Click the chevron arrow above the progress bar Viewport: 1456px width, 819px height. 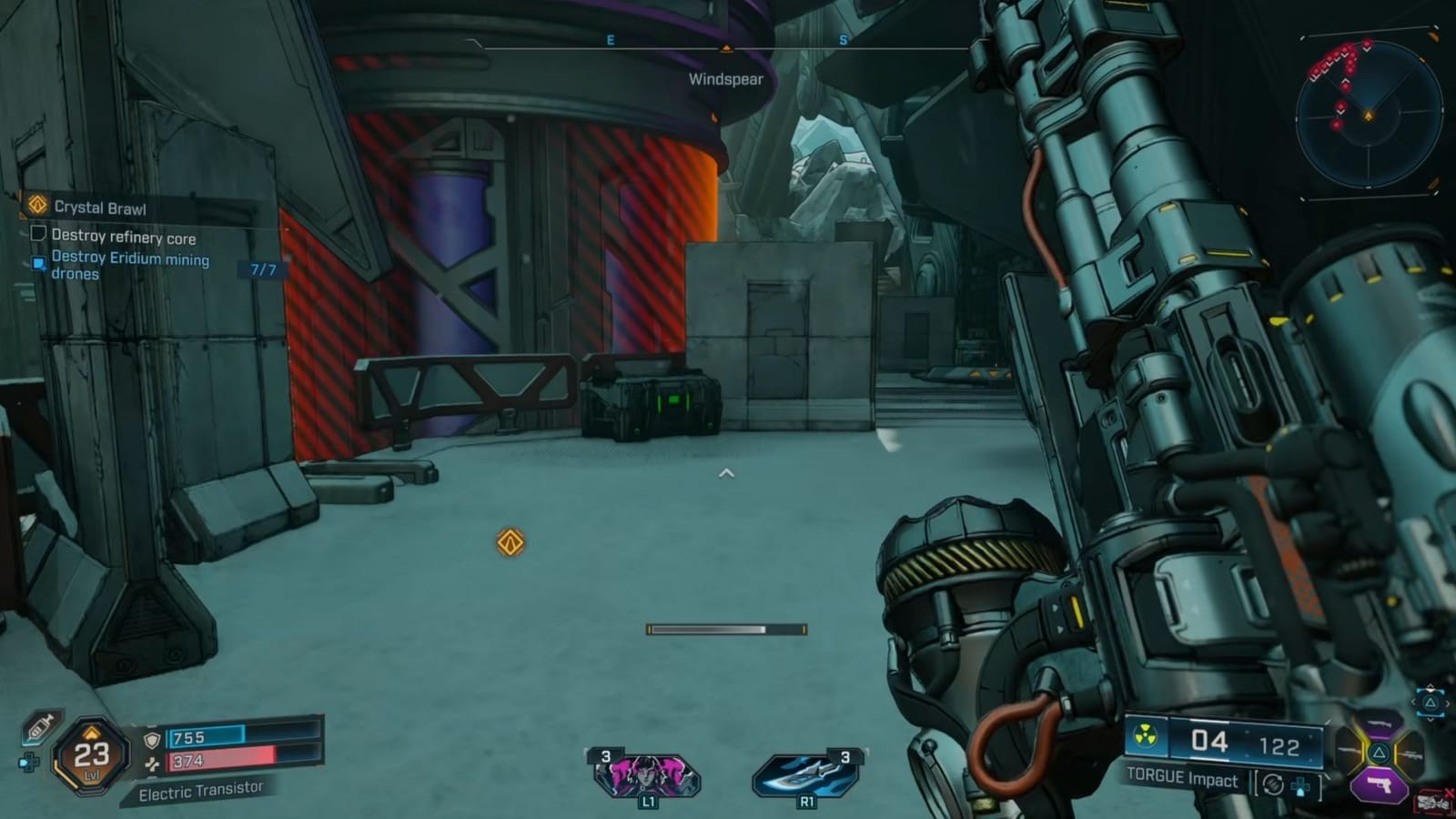726,472
